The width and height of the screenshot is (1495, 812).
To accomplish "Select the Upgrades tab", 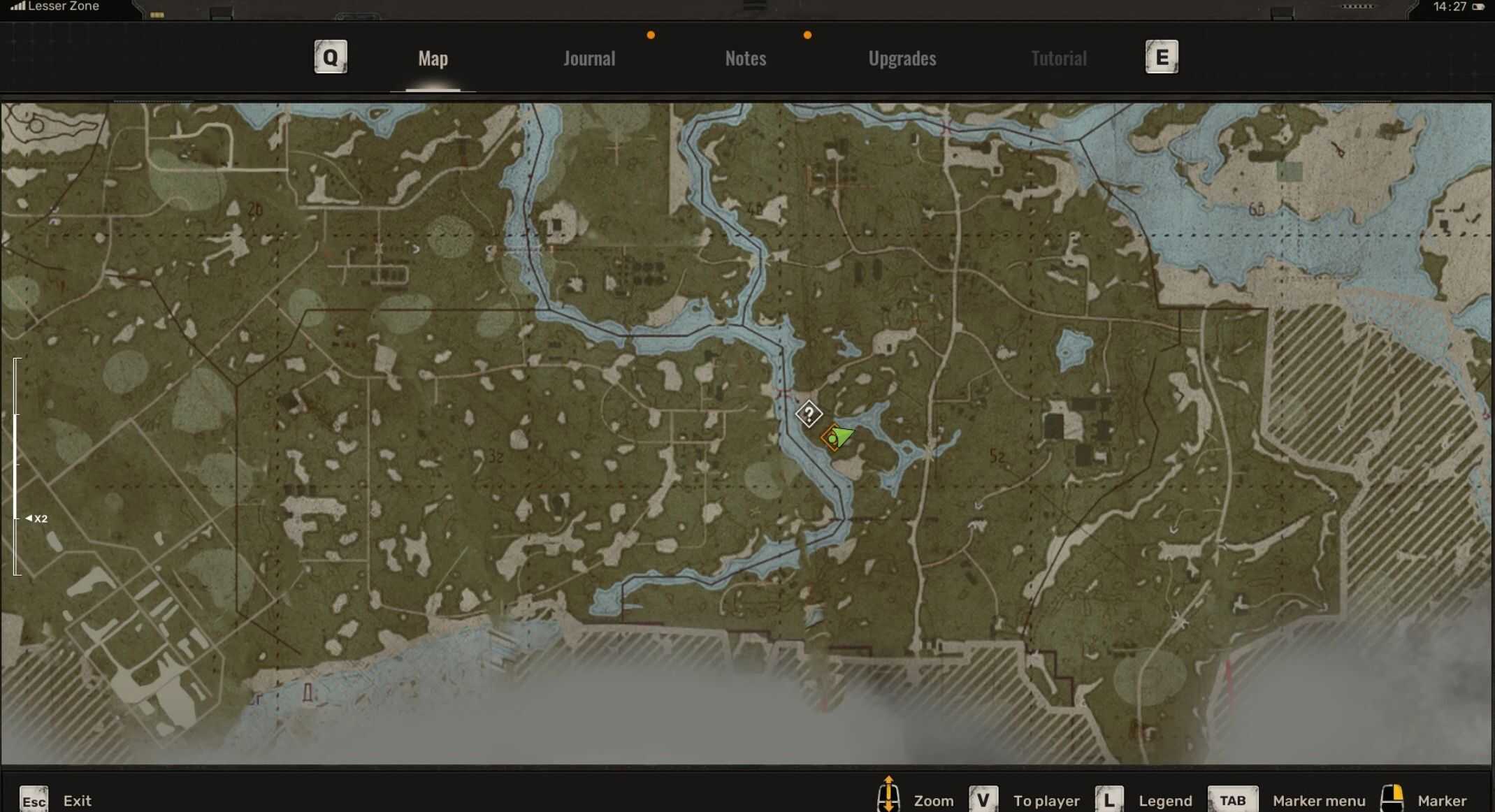I will tap(902, 58).
